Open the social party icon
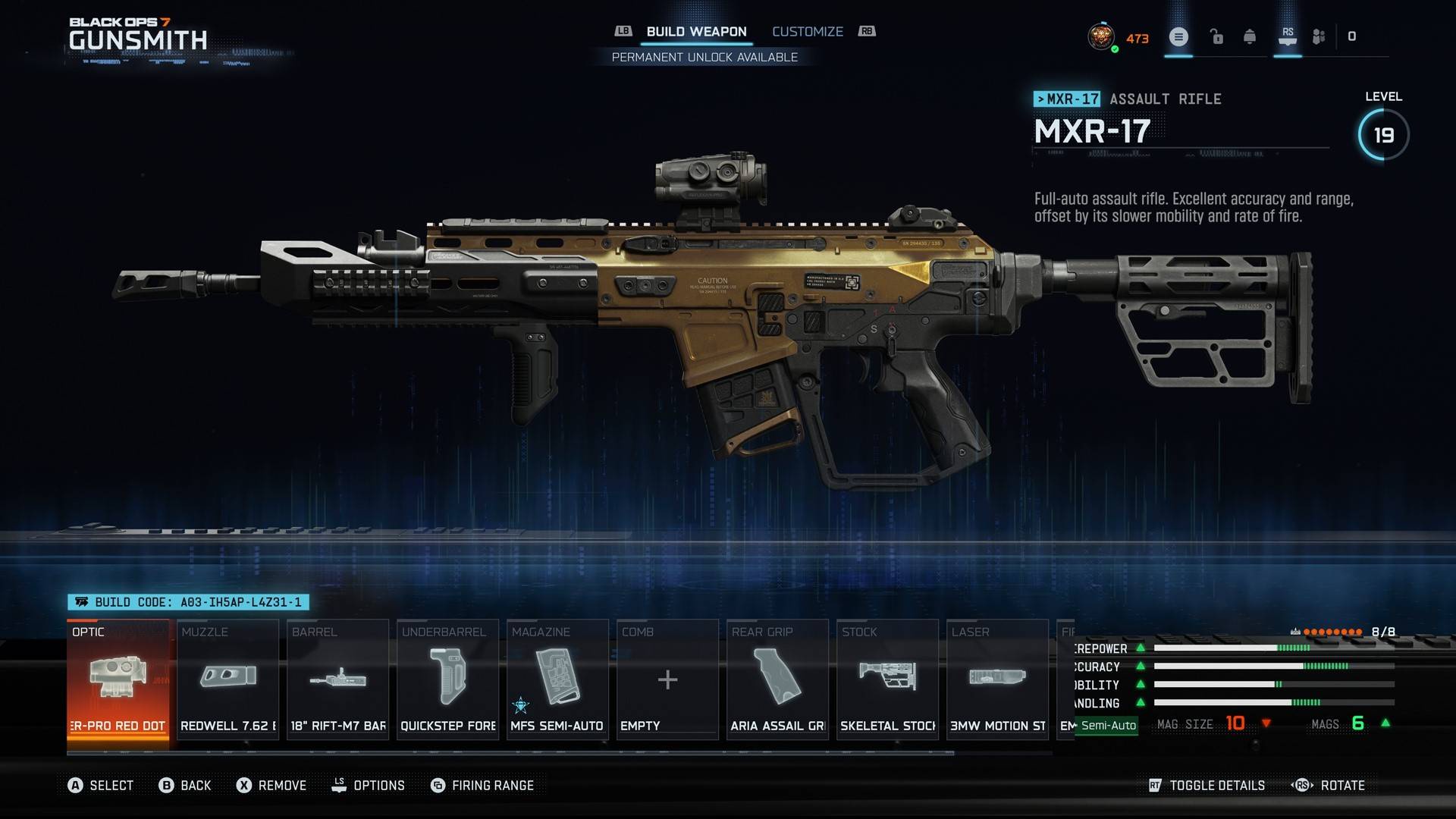This screenshot has height=819, width=1456. 1319,36
